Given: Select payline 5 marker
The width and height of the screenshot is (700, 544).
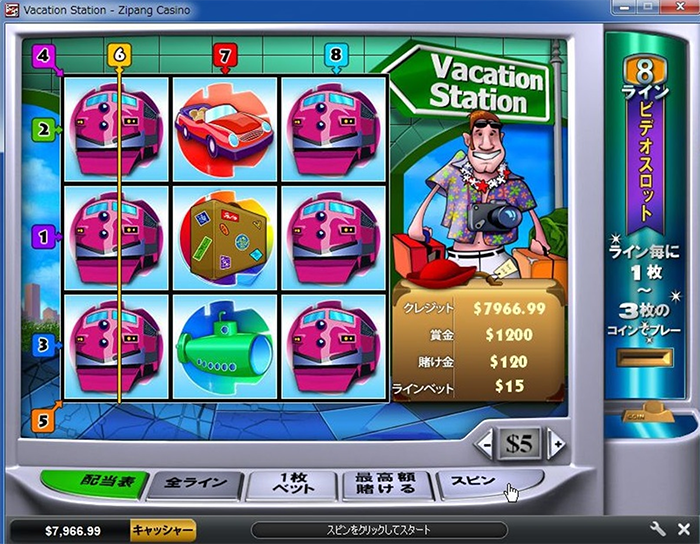Looking at the screenshot, I should tap(42, 420).
